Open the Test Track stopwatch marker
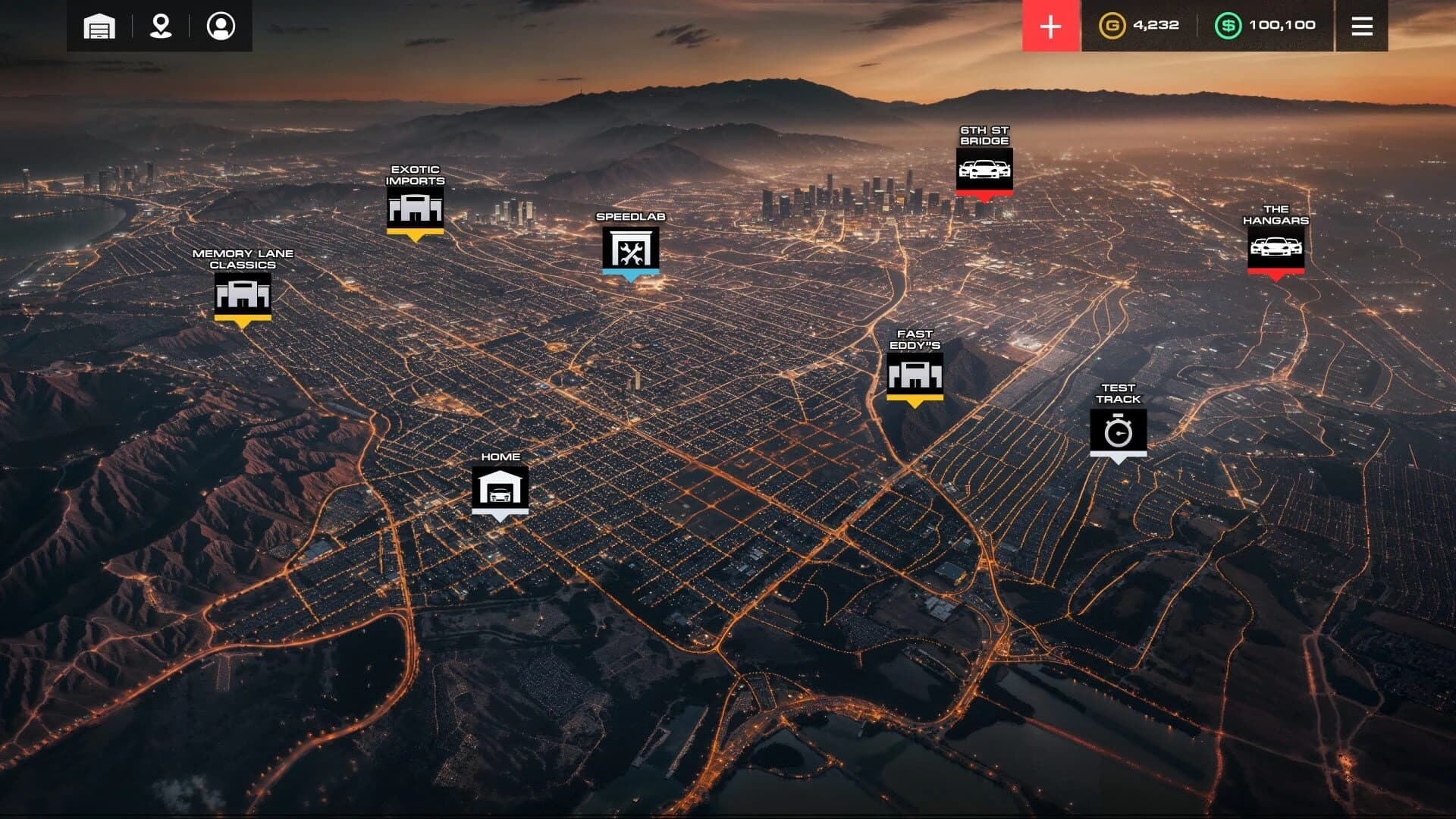Image resolution: width=1456 pixels, height=819 pixels. (1120, 430)
